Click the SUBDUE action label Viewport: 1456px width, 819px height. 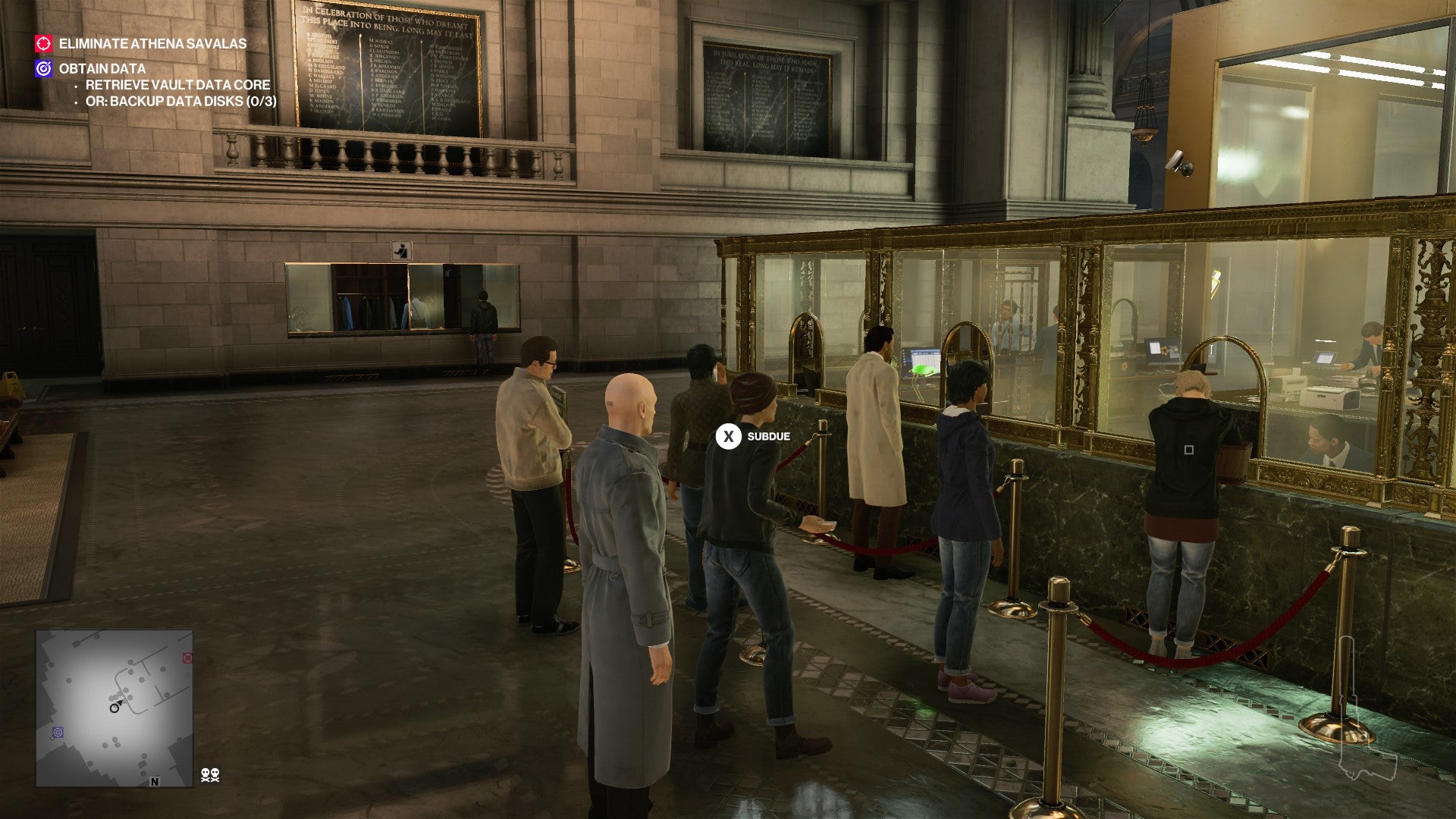point(767,436)
